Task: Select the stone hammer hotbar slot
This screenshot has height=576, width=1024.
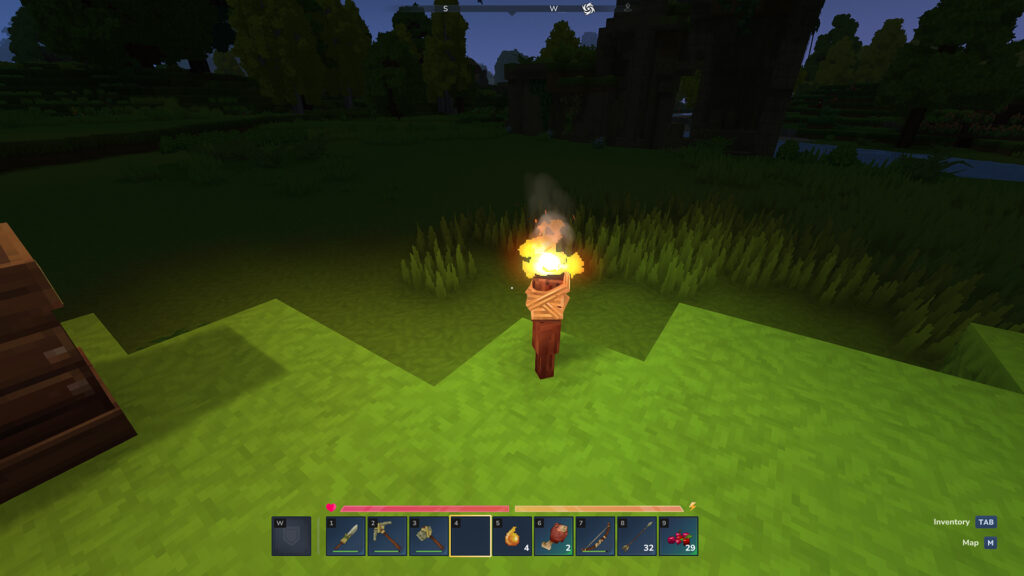Action: point(429,536)
